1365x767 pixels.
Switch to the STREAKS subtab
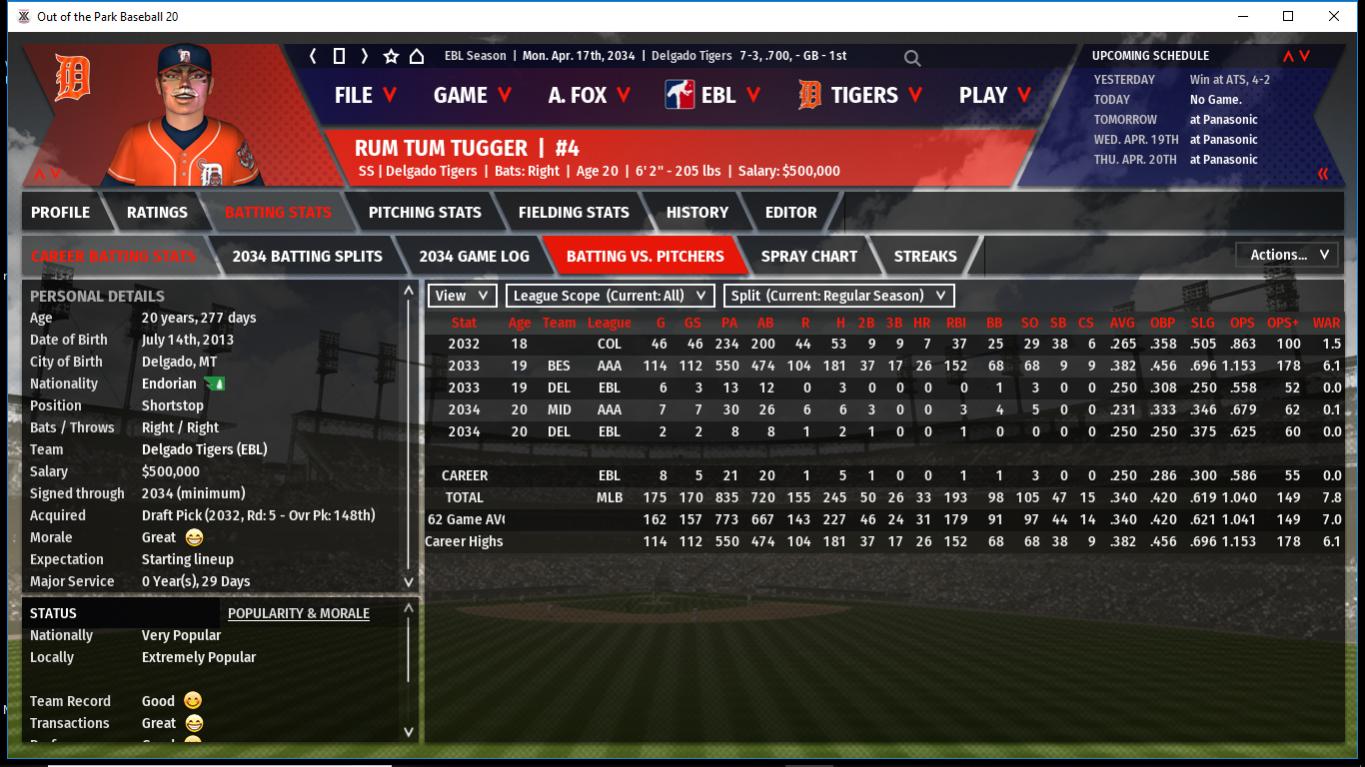point(925,256)
